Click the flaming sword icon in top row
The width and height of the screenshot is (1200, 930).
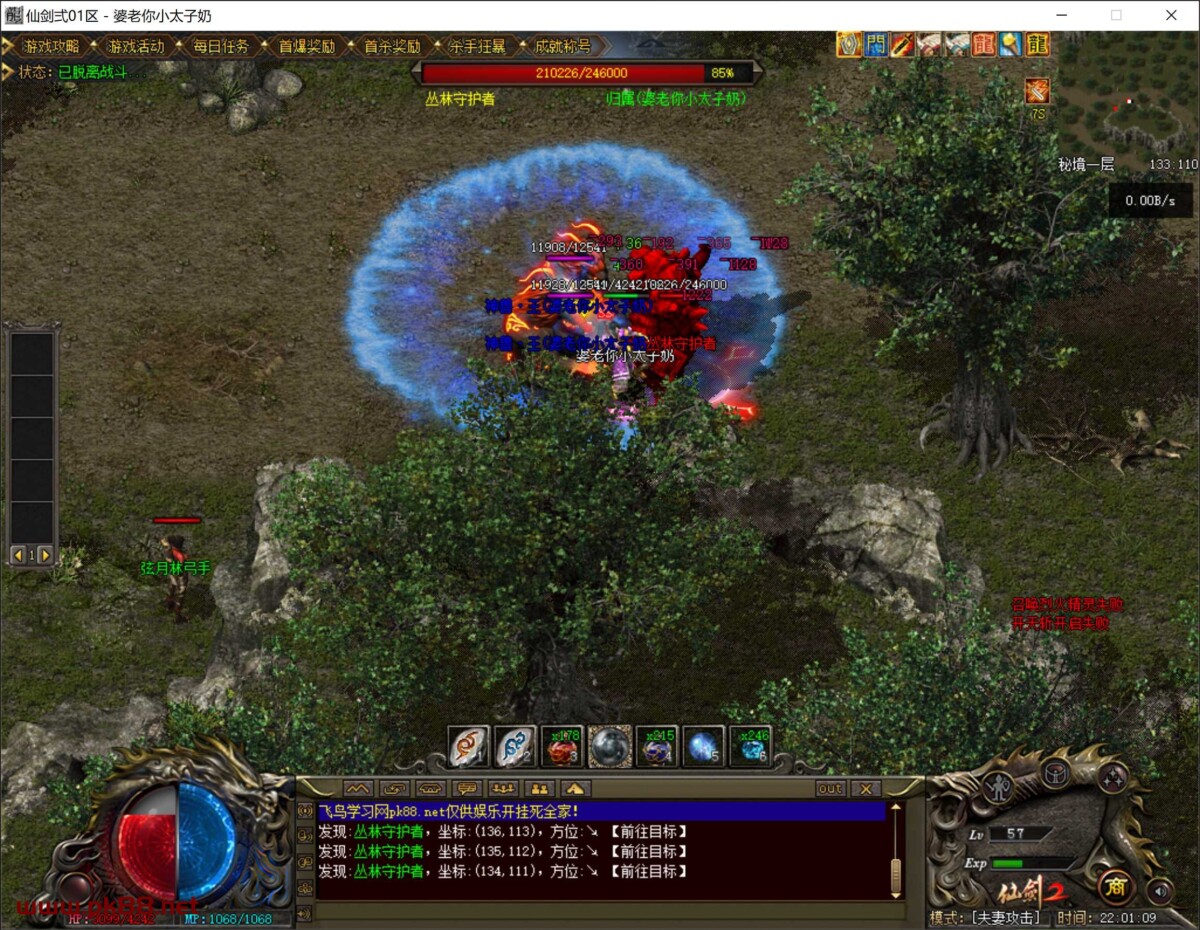pyautogui.click(x=903, y=44)
